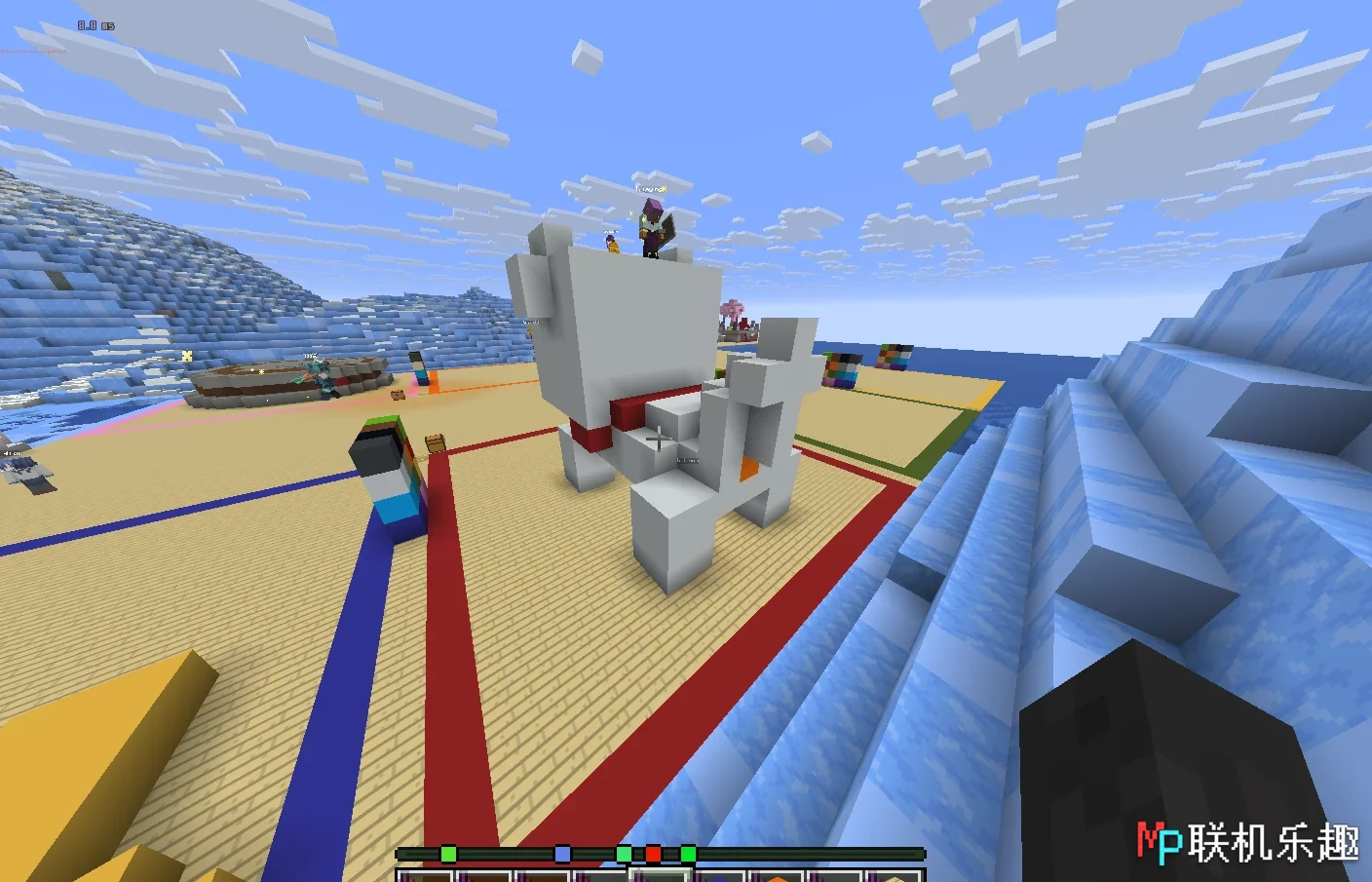The width and height of the screenshot is (1372, 882).
Task: Click the green marker on the boss bar
Action: (x=448, y=853)
